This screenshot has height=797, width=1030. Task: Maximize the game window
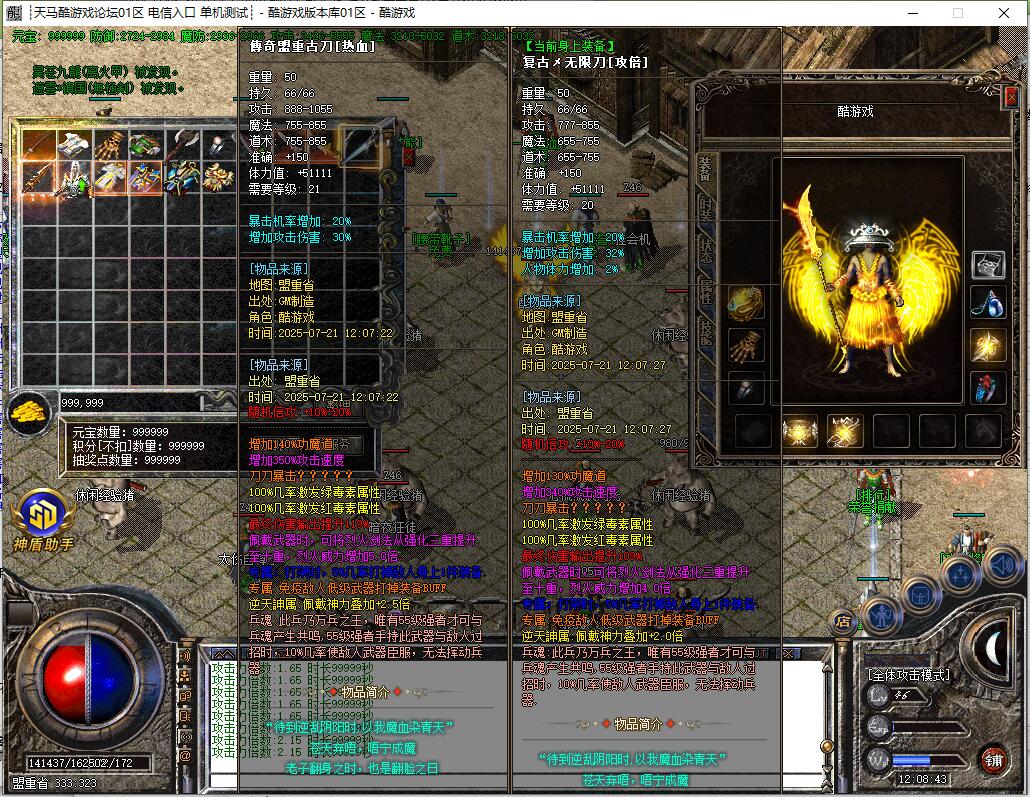pos(957,13)
